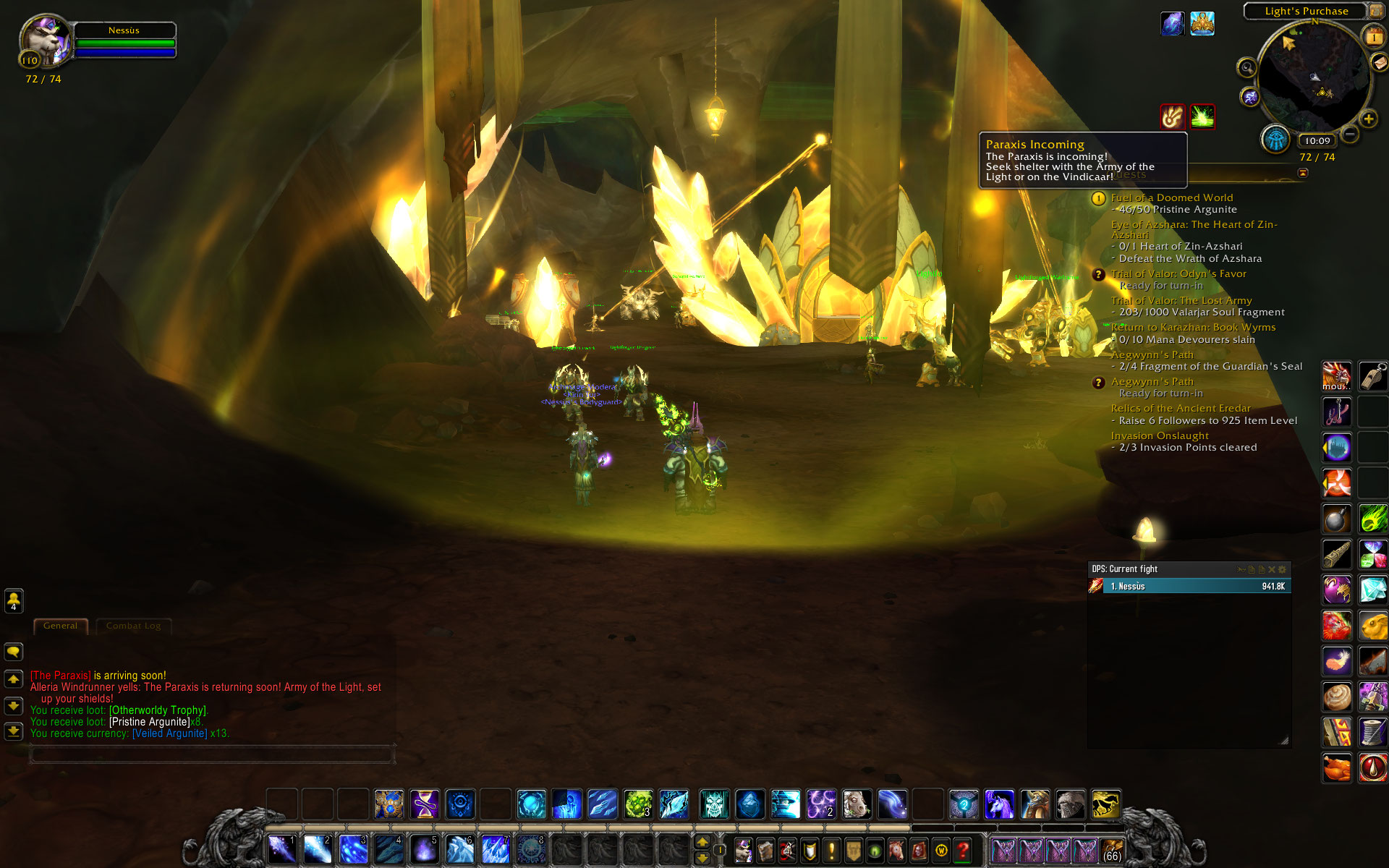The image size is (1389, 868).
Task: Click the minimap zoom-in plus button
Action: tap(1368, 119)
